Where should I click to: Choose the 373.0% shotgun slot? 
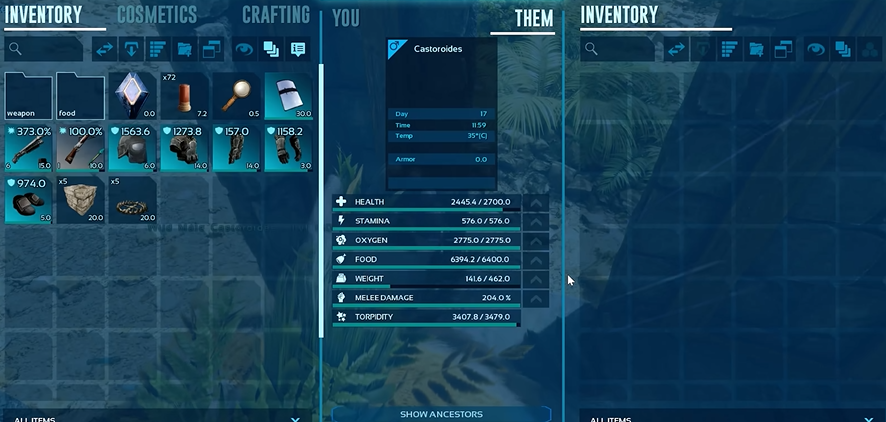(29, 149)
